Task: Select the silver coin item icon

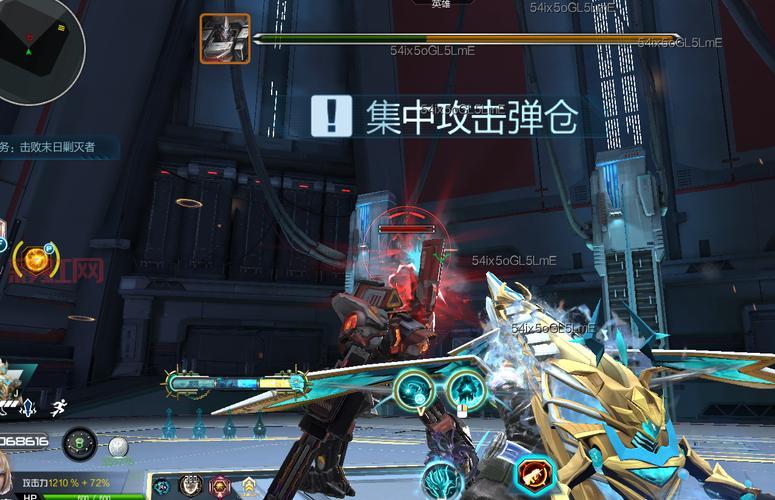Action: point(119,446)
